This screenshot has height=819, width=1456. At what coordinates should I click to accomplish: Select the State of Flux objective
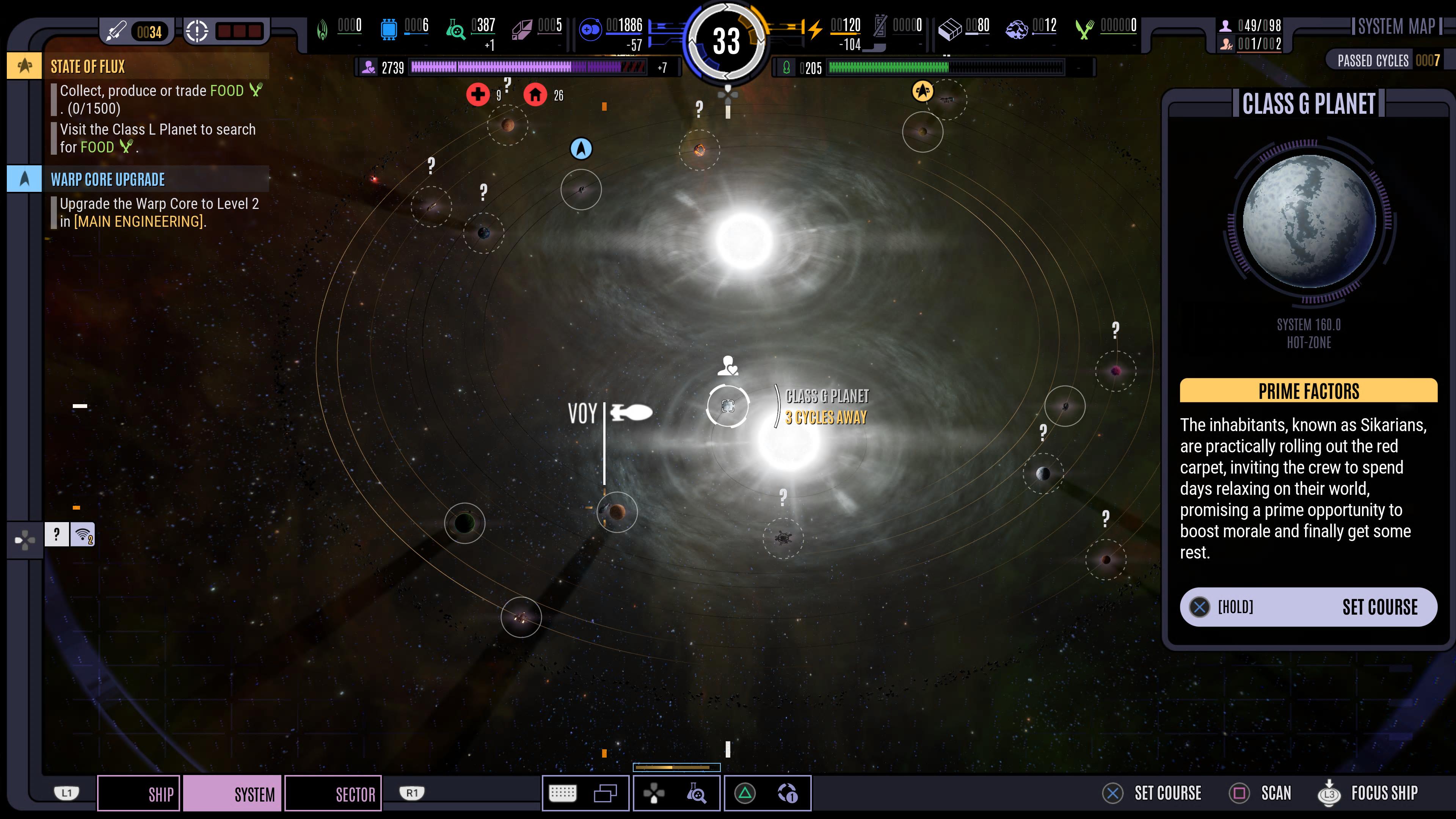(x=88, y=66)
